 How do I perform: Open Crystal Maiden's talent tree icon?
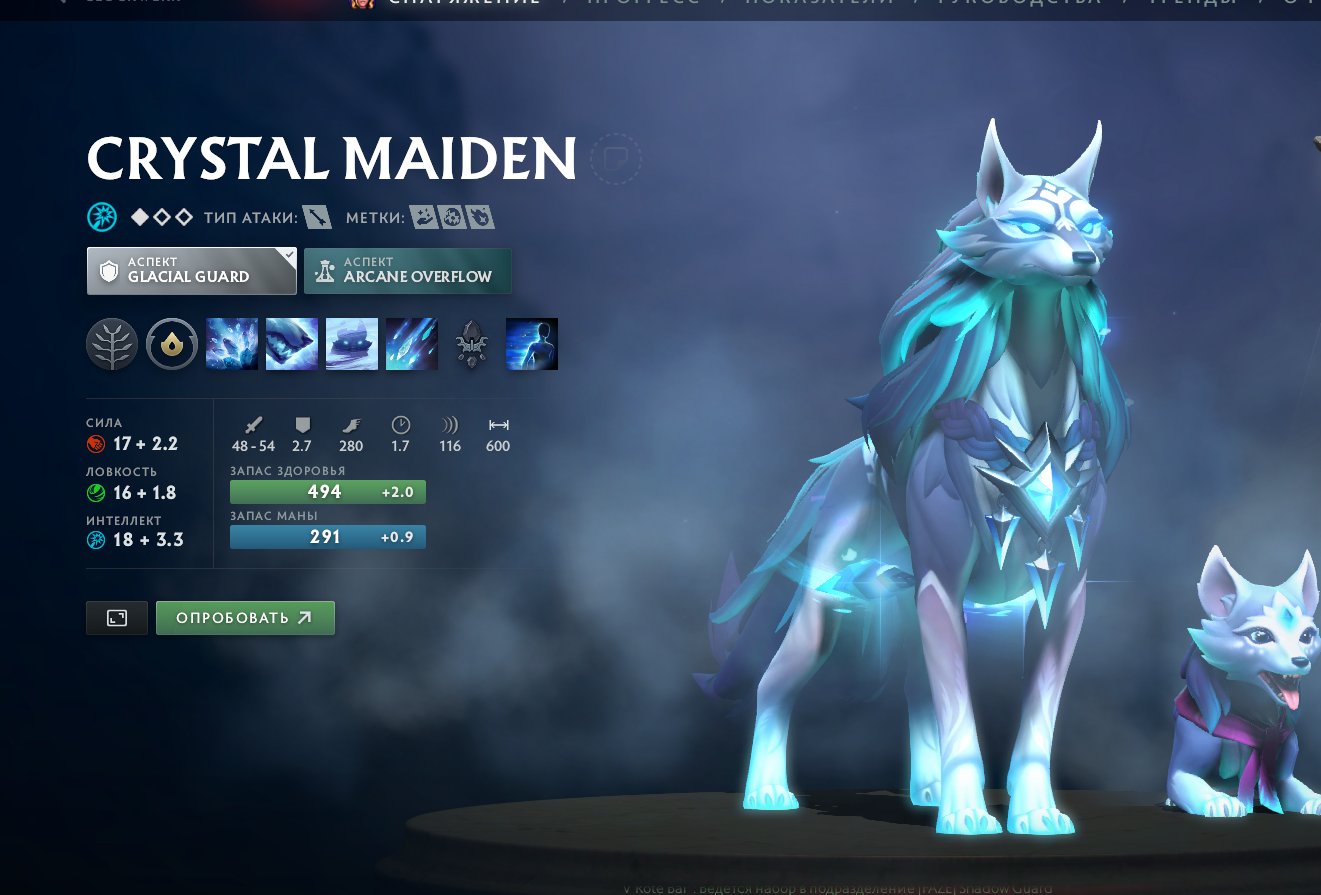click(x=112, y=343)
